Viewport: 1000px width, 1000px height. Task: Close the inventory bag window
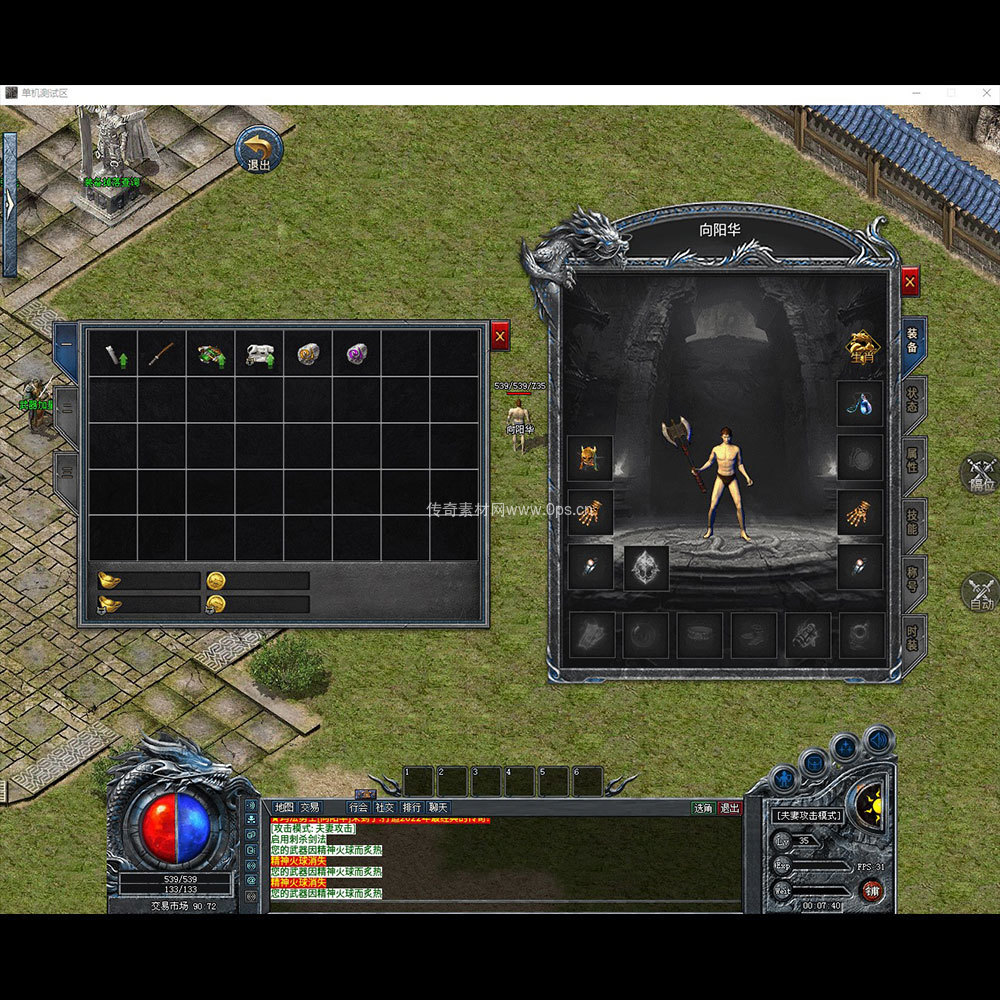[x=500, y=338]
